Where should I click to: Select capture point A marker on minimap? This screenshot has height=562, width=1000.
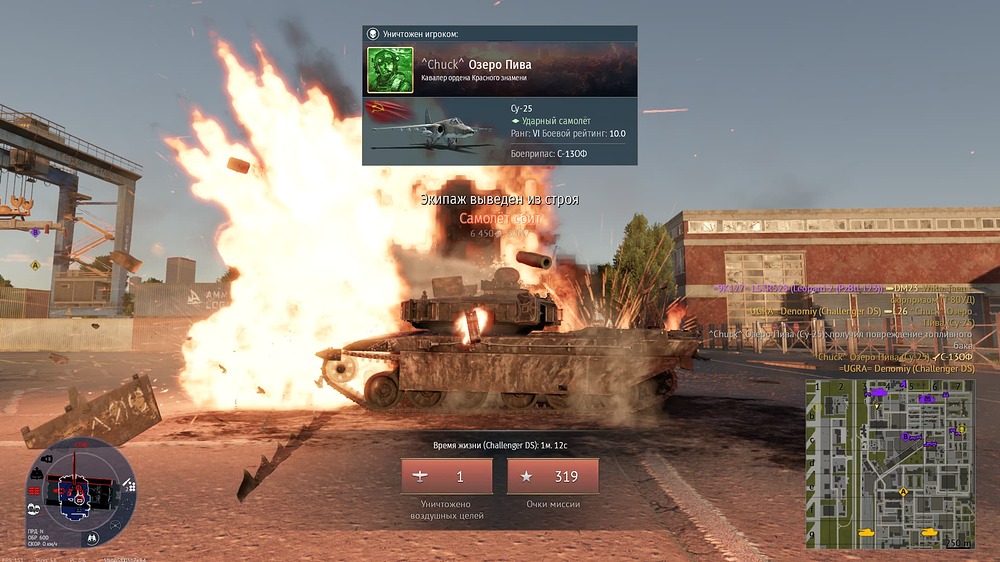903,491
